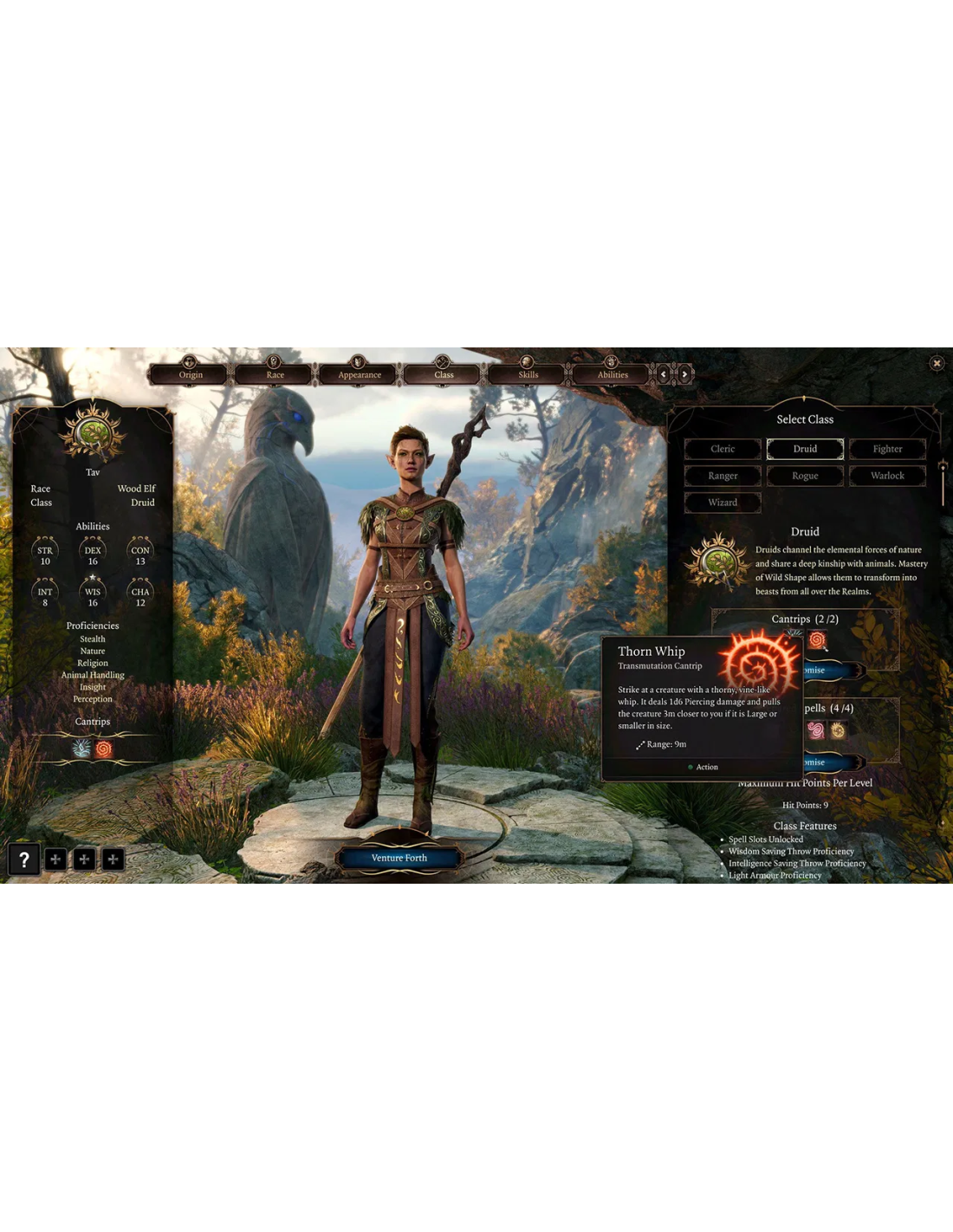Choose the Cleric class
This screenshot has height=1232, width=953.
tap(723, 449)
